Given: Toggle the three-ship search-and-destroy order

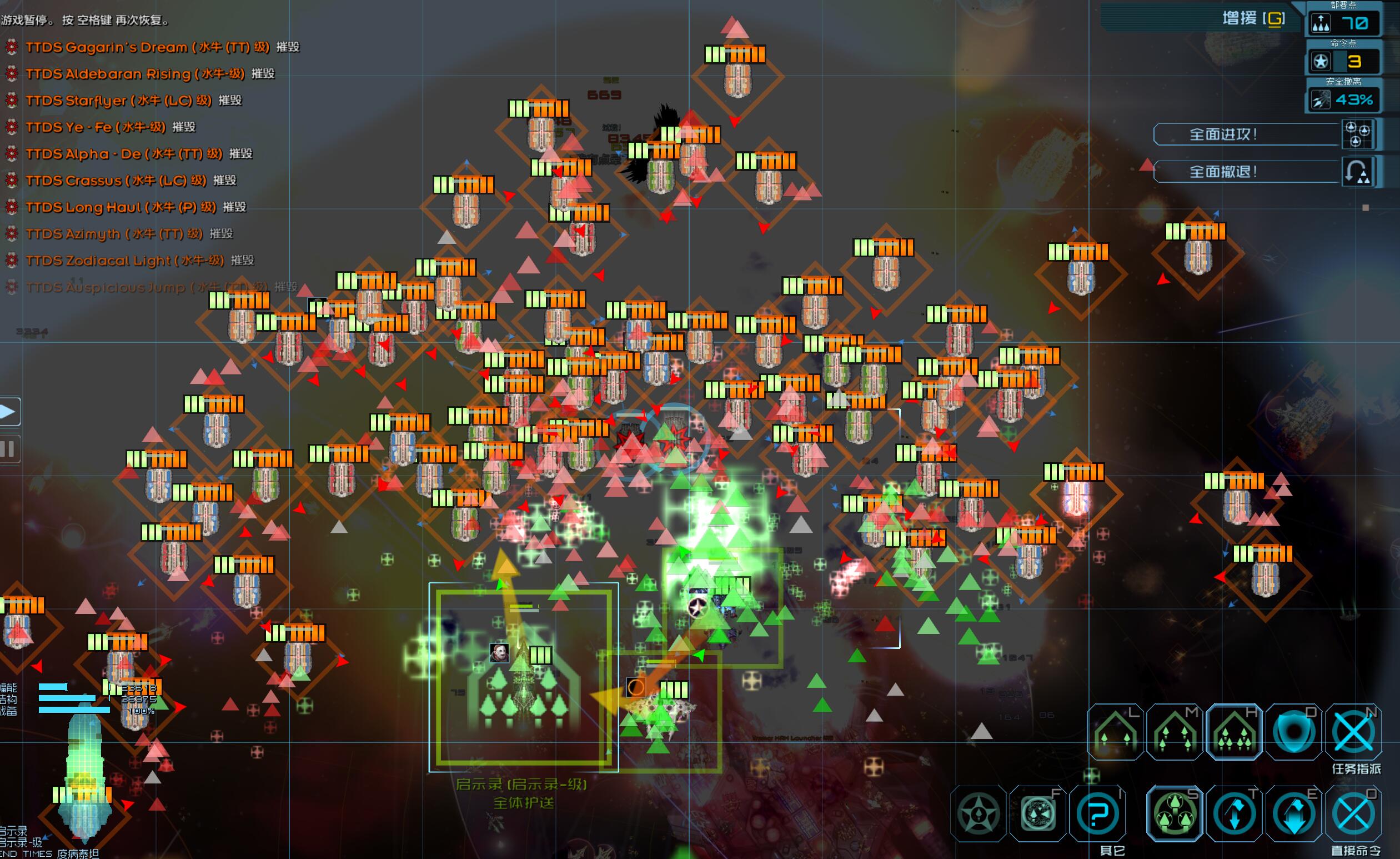Looking at the screenshot, I should [x=1175, y=813].
